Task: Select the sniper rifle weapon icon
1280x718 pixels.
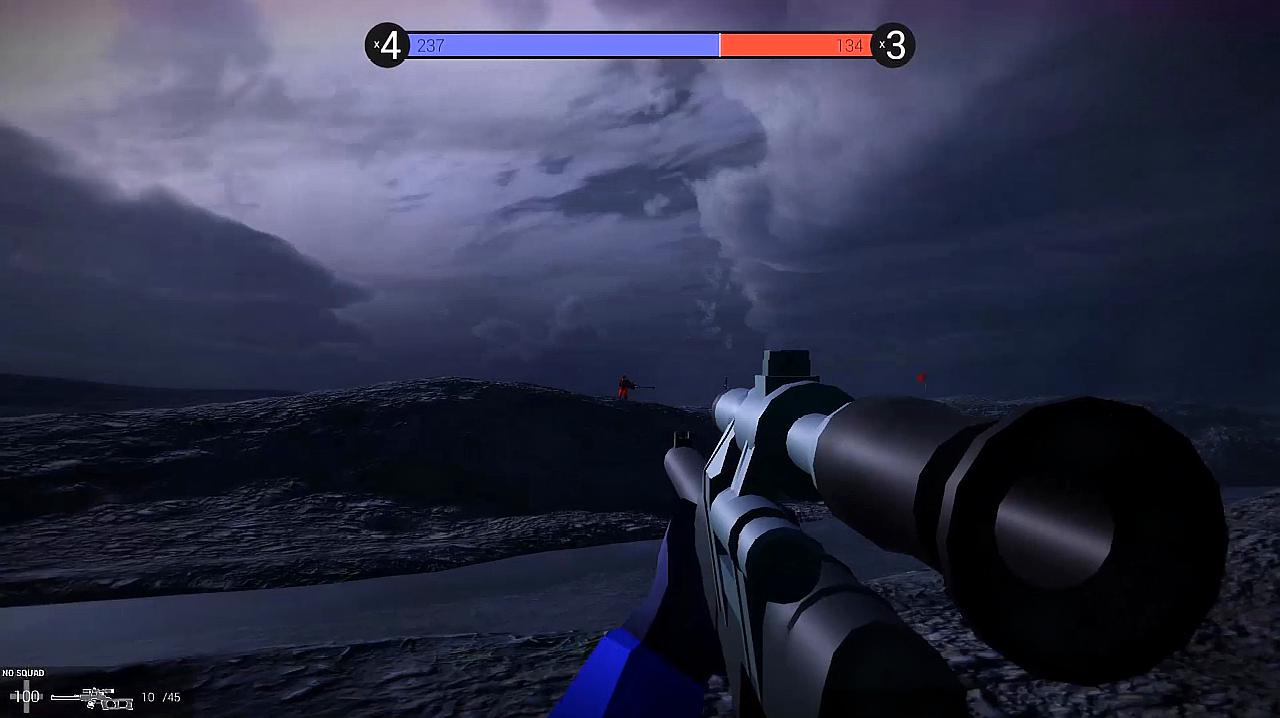Action: click(93, 698)
